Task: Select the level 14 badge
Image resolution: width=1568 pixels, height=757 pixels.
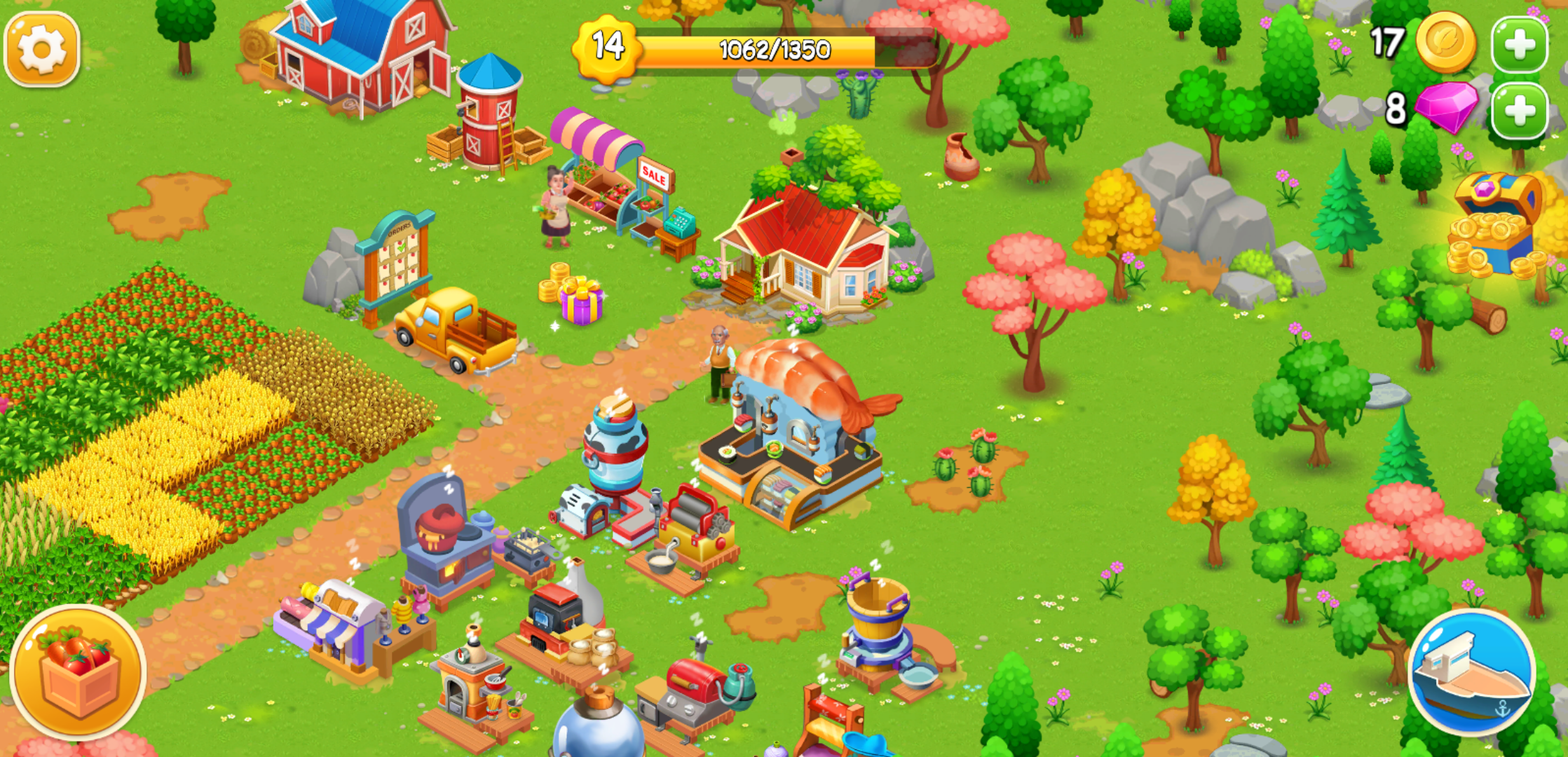Action: pos(607,48)
